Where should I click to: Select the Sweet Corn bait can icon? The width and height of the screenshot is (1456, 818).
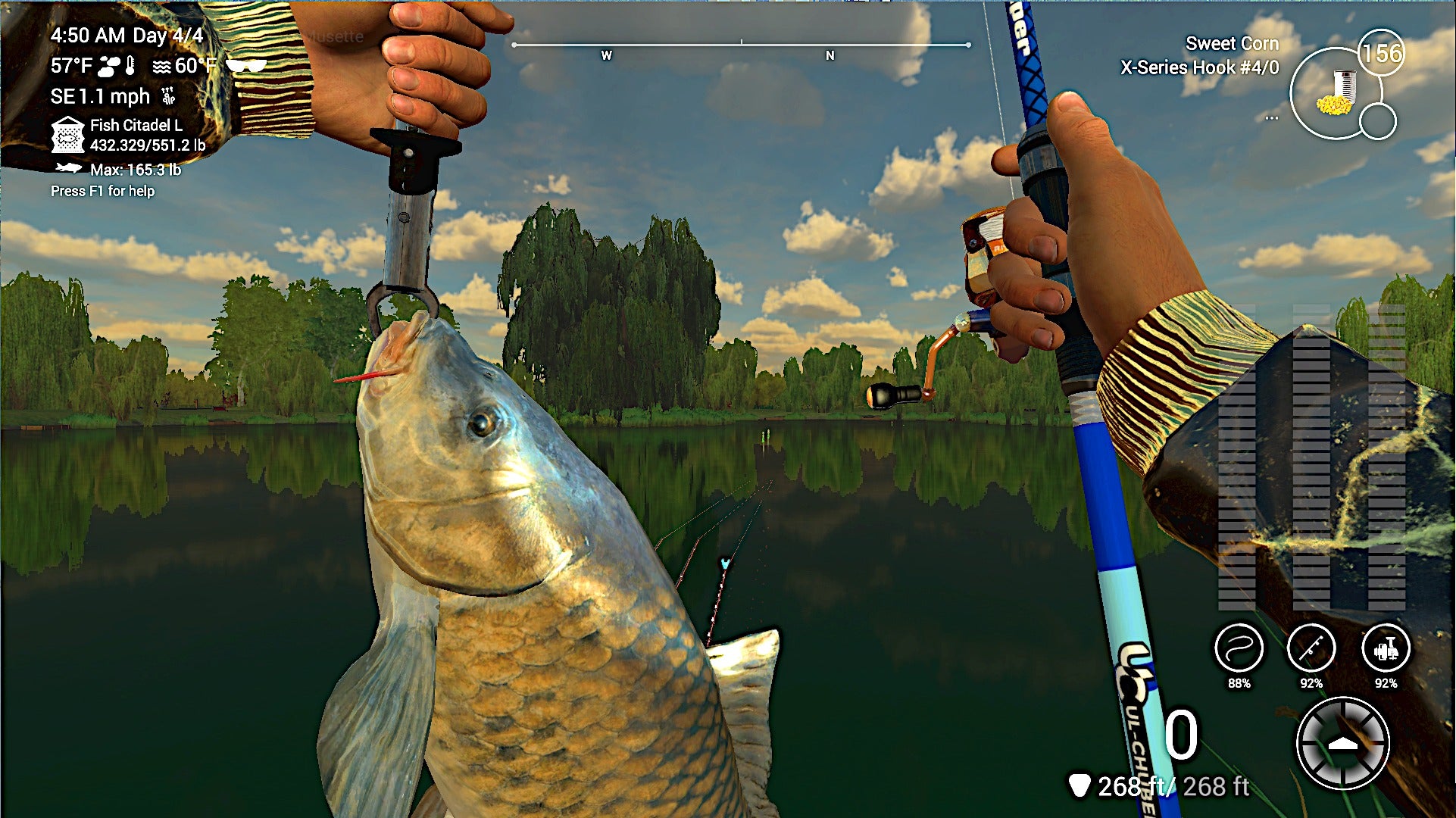pyautogui.click(x=1336, y=92)
